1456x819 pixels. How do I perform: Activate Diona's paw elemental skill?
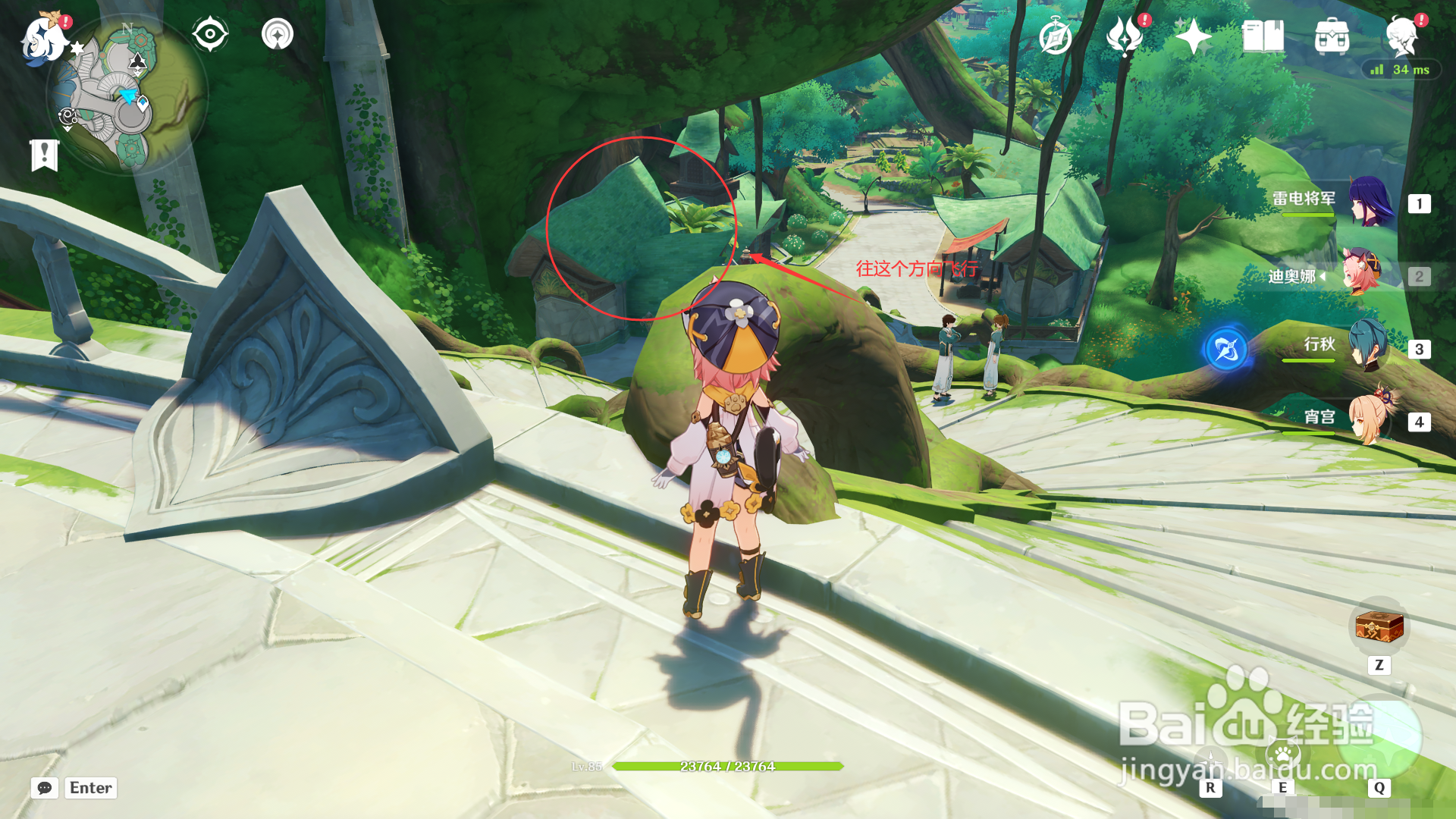click(x=1283, y=755)
